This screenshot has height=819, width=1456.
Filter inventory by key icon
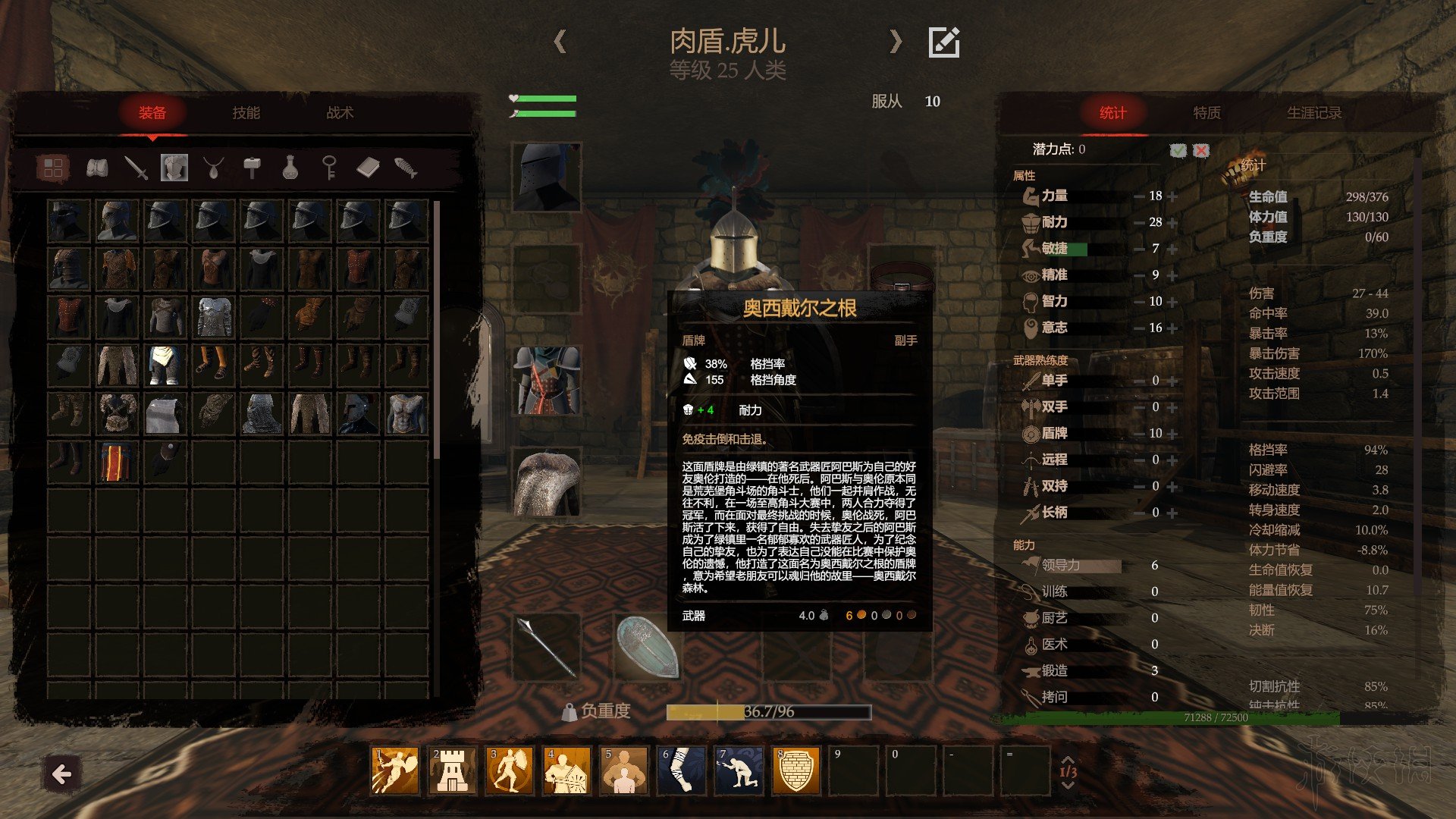pyautogui.click(x=328, y=168)
